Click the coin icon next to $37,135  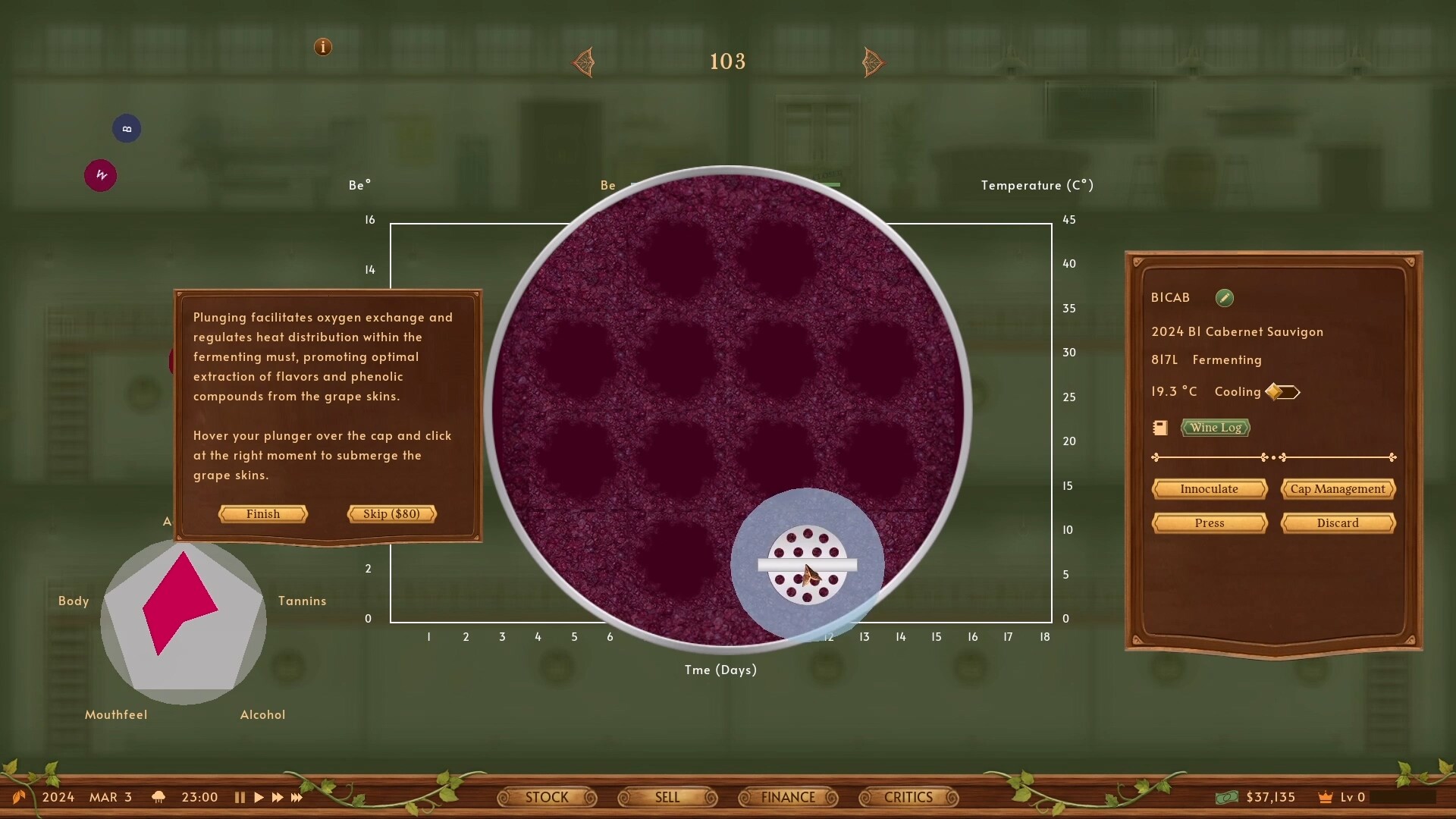tap(1226, 797)
